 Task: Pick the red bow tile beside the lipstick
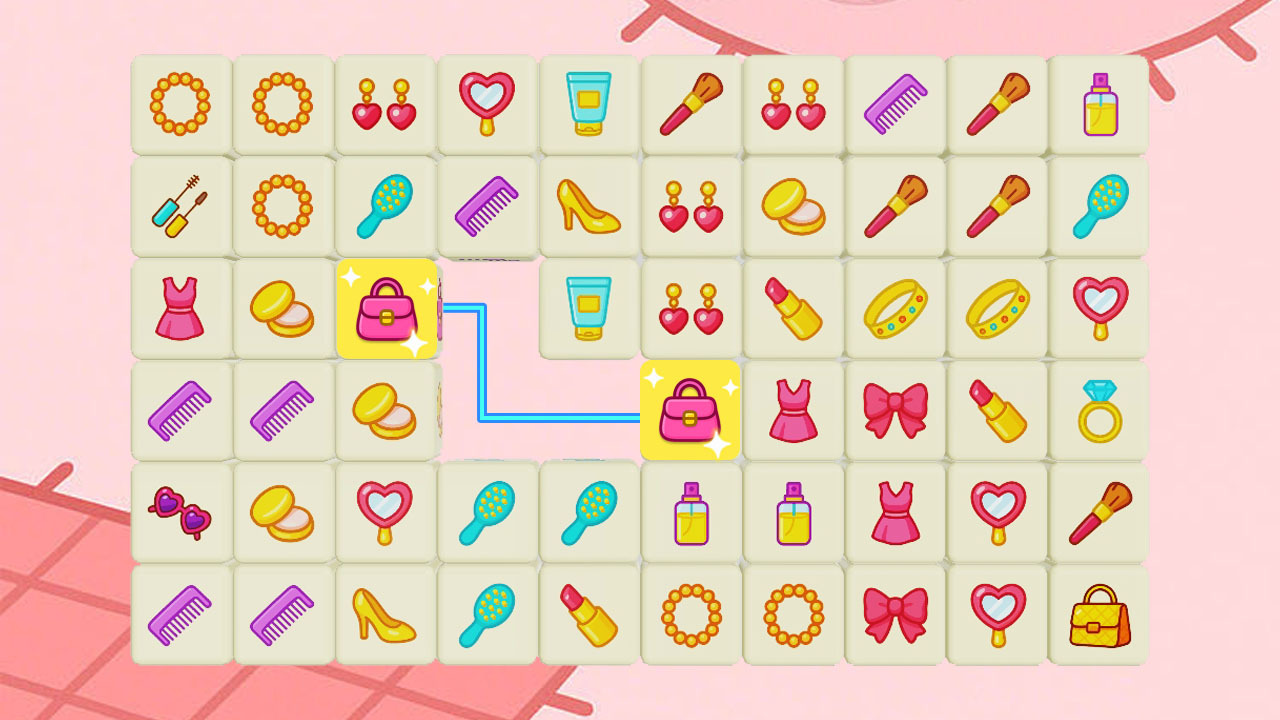pos(895,410)
